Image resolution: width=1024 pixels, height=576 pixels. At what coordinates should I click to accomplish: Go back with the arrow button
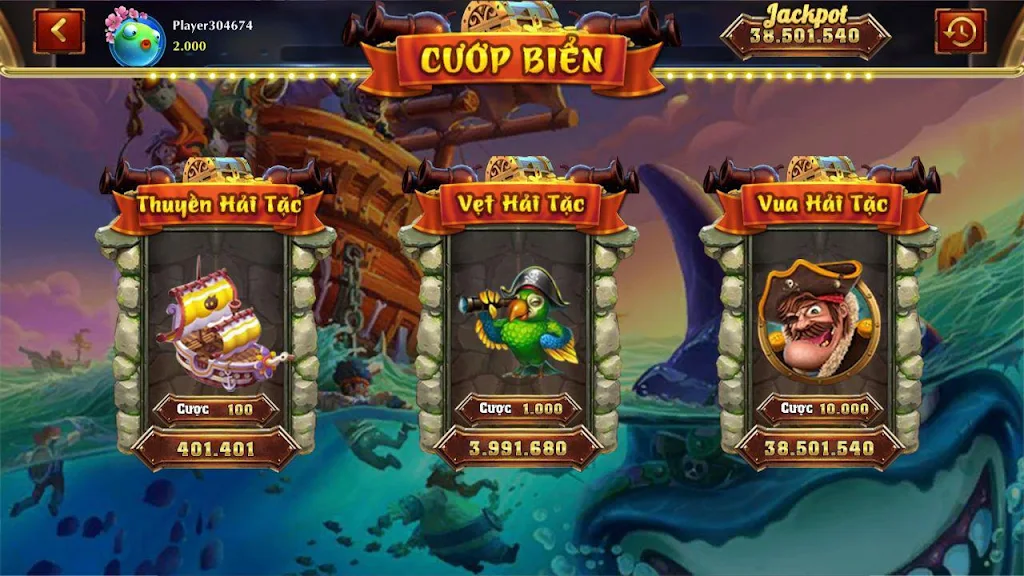pyautogui.click(x=59, y=31)
